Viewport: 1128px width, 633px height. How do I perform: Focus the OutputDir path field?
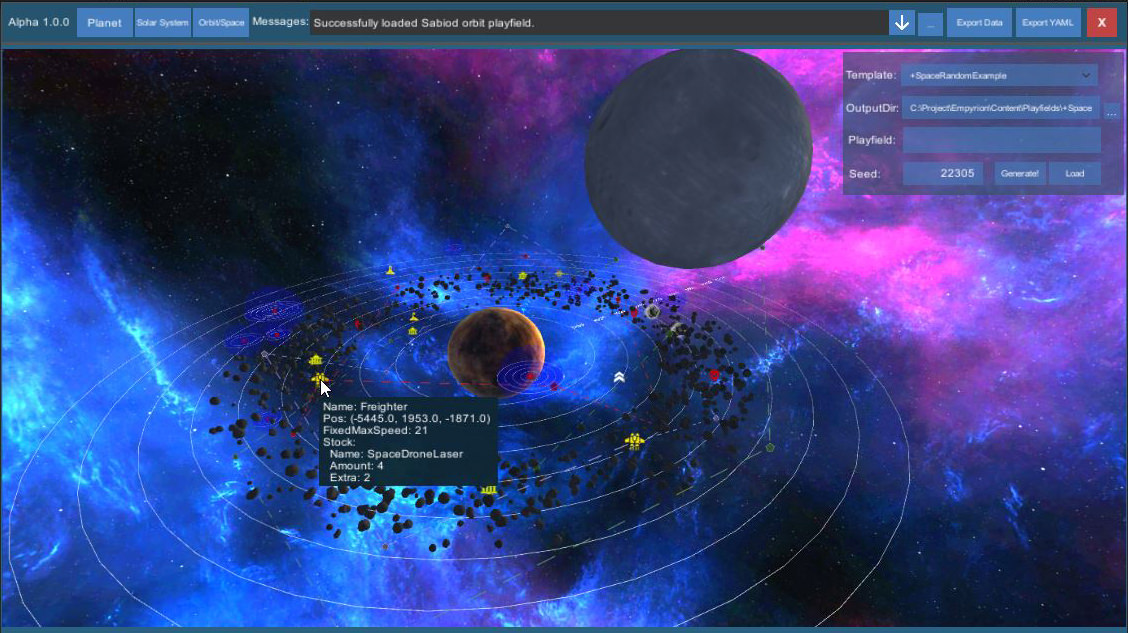point(1001,108)
